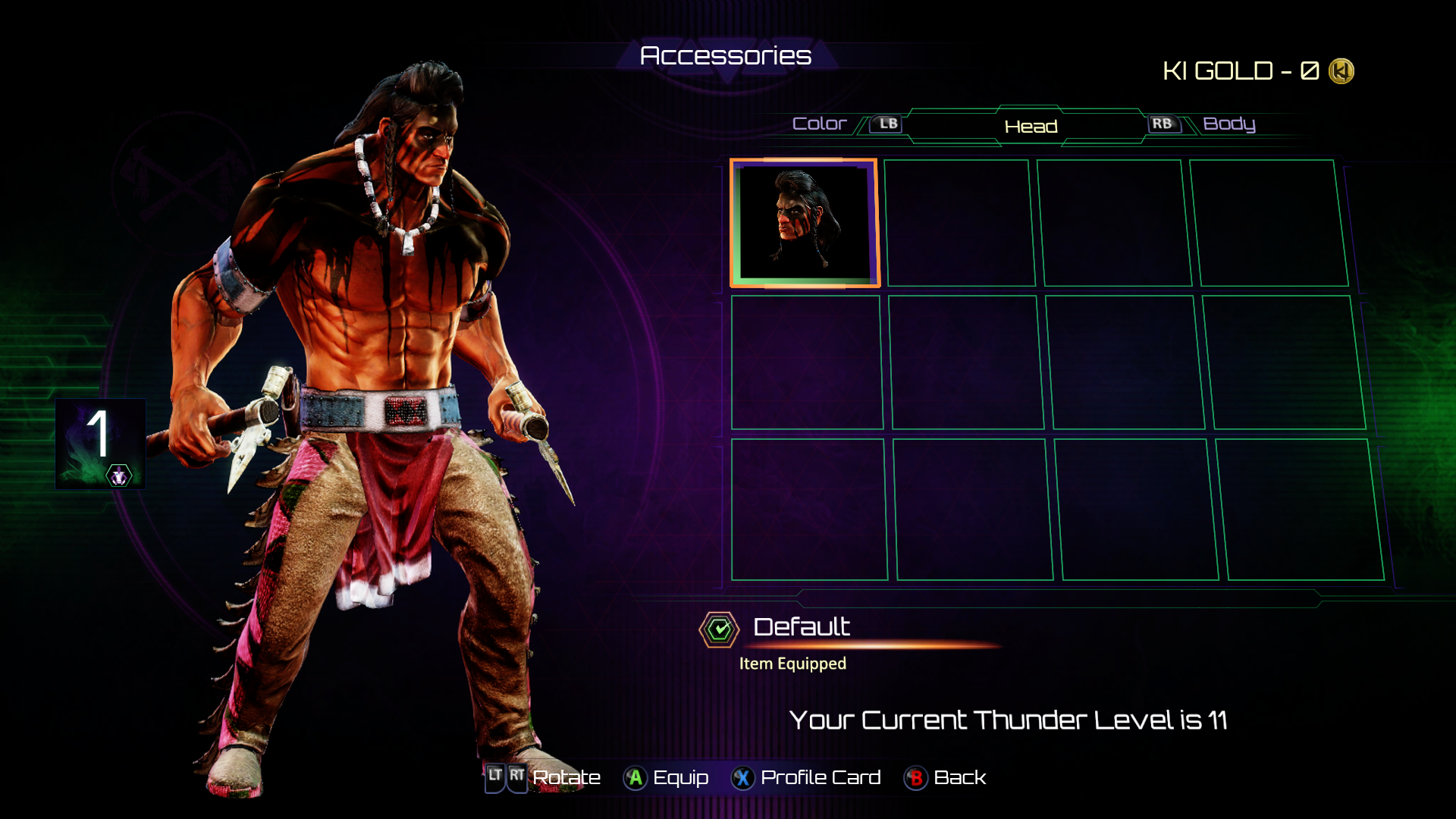Choose the Equip option
This screenshot has height=819, width=1456.
click(667, 777)
